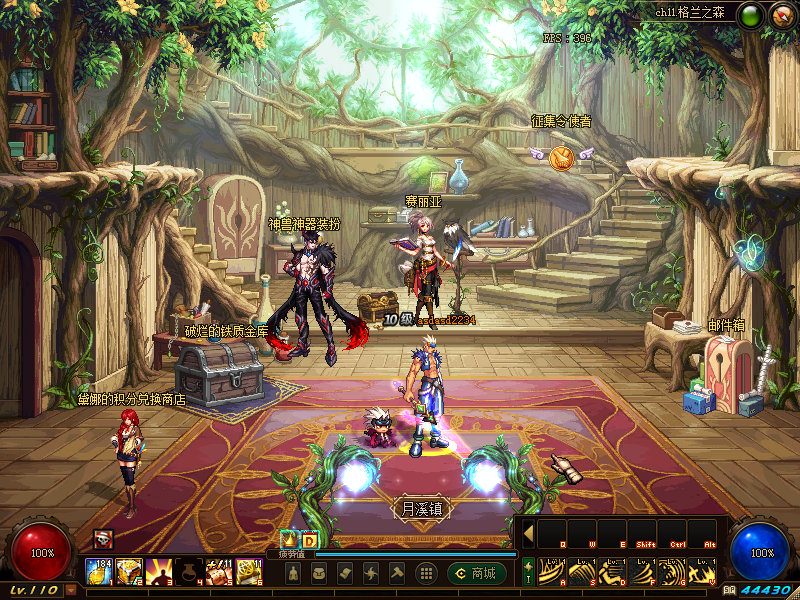The height and width of the screenshot is (600, 800).
Task: Activate the whirlwind skill on key G
Action: point(672,570)
